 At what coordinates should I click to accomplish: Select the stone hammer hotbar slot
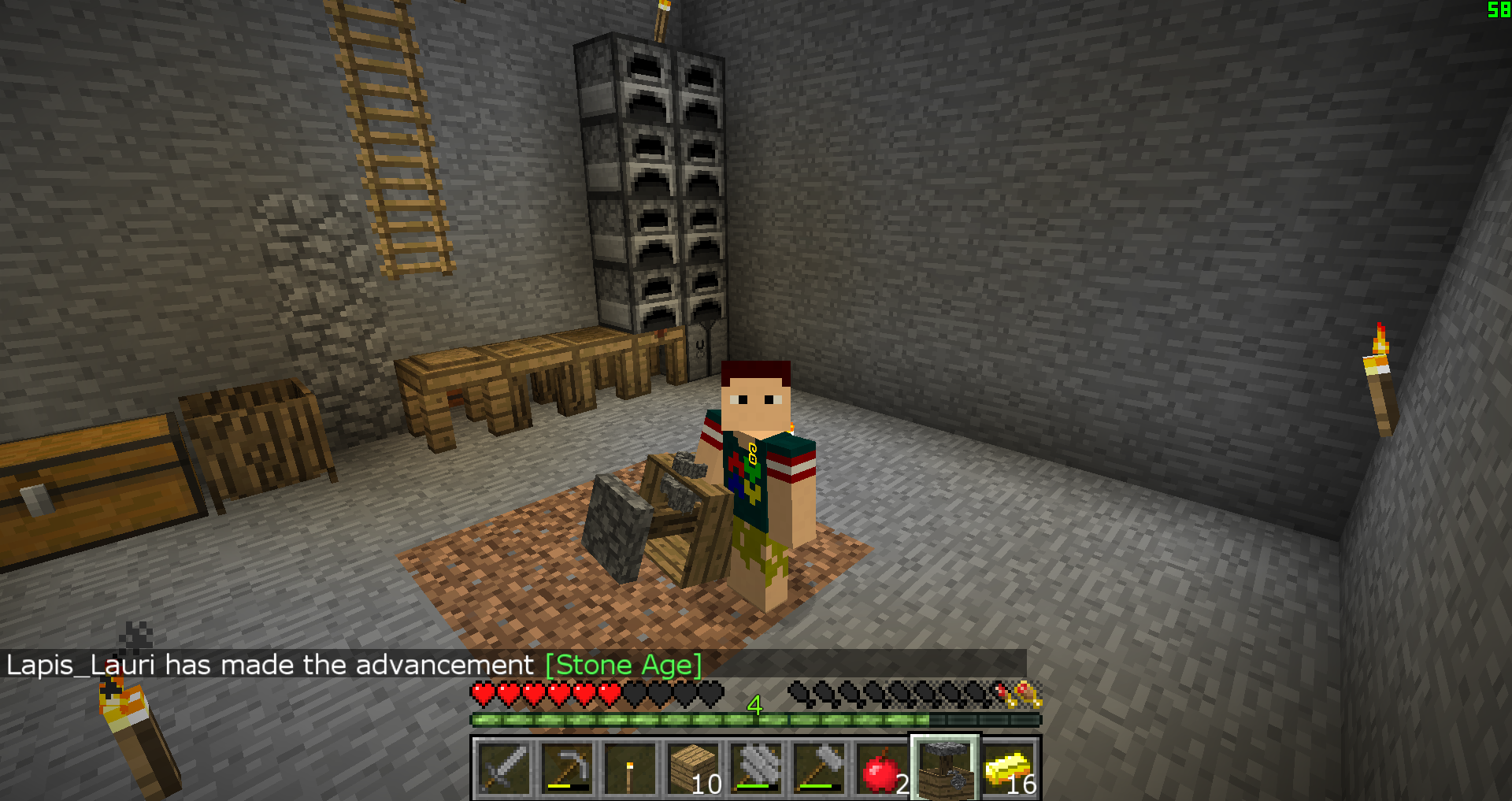(x=819, y=768)
